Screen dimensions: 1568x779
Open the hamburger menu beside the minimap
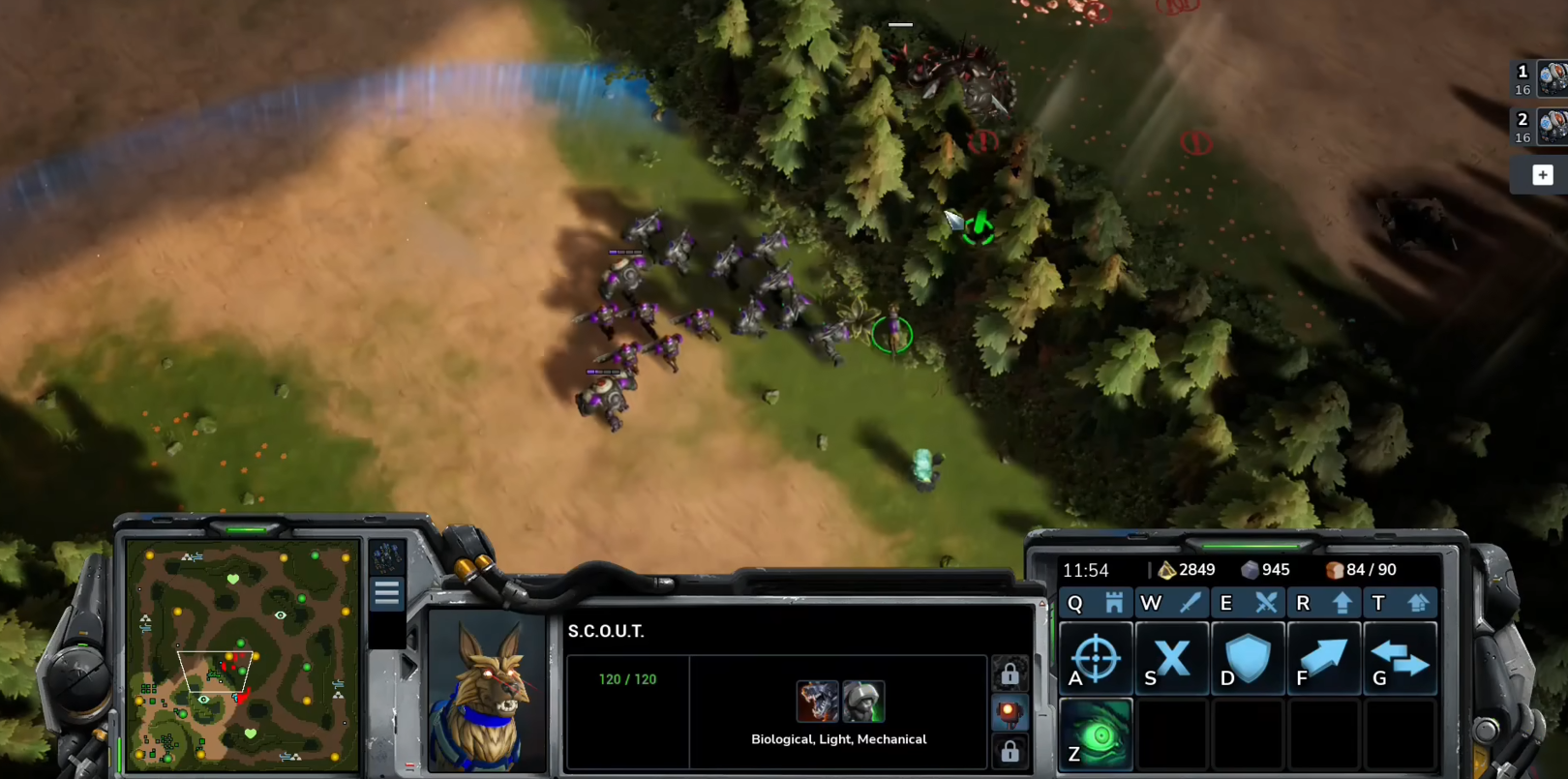(x=387, y=593)
